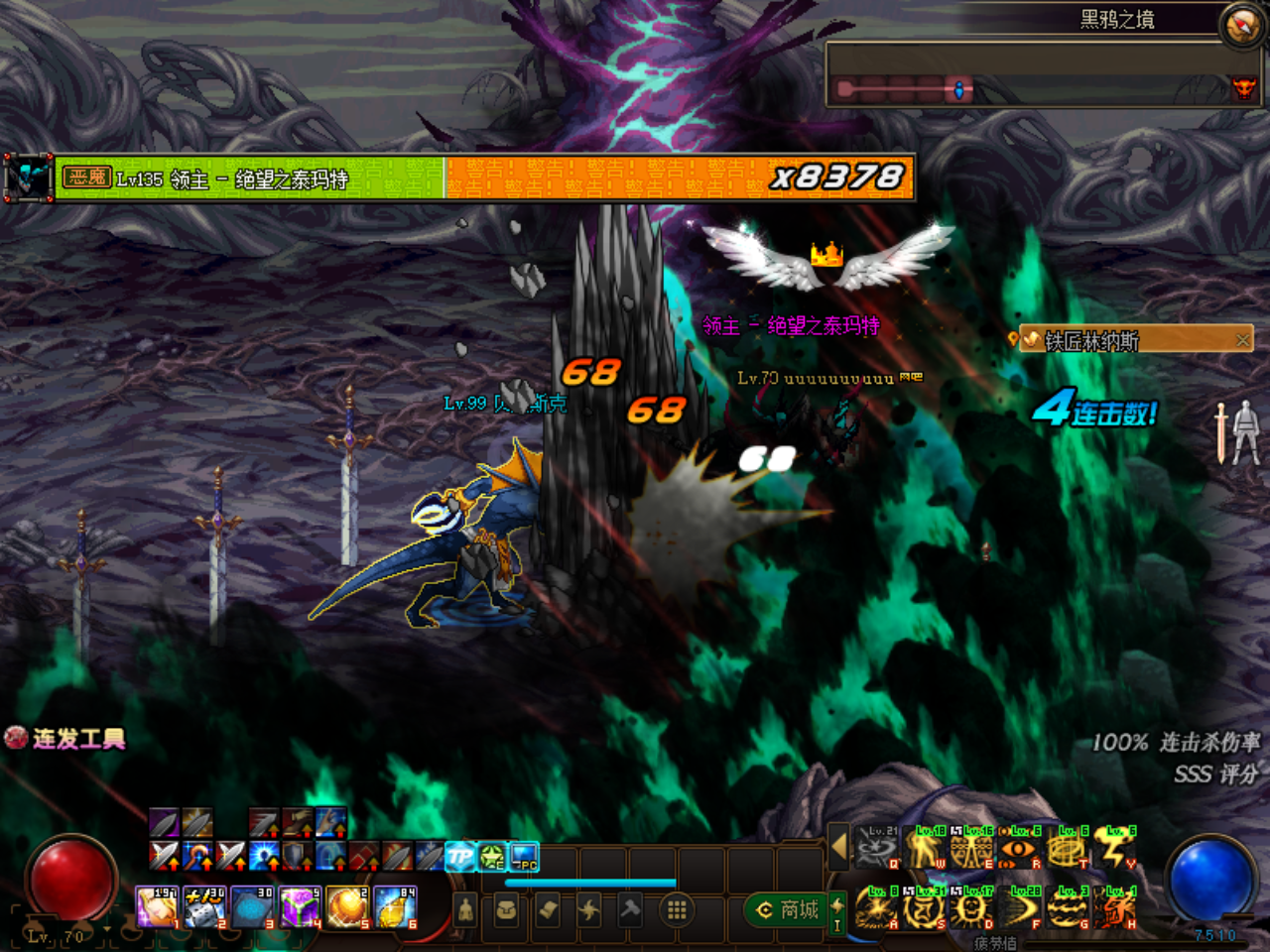1270x952 pixels.
Task: Select the boss room marker on the minimap
Action: click(1243, 88)
